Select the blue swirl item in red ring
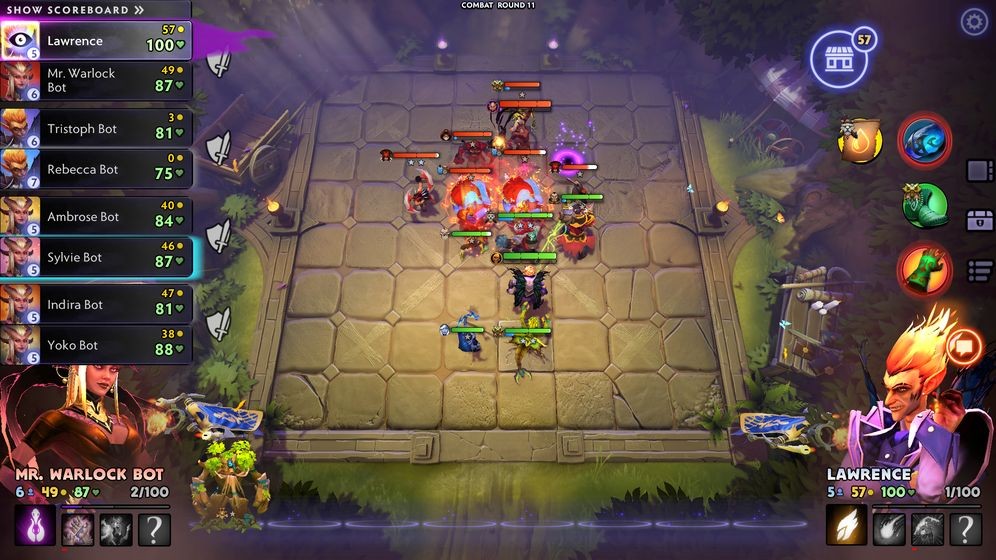996x560 pixels. click(x=924, y=141)
